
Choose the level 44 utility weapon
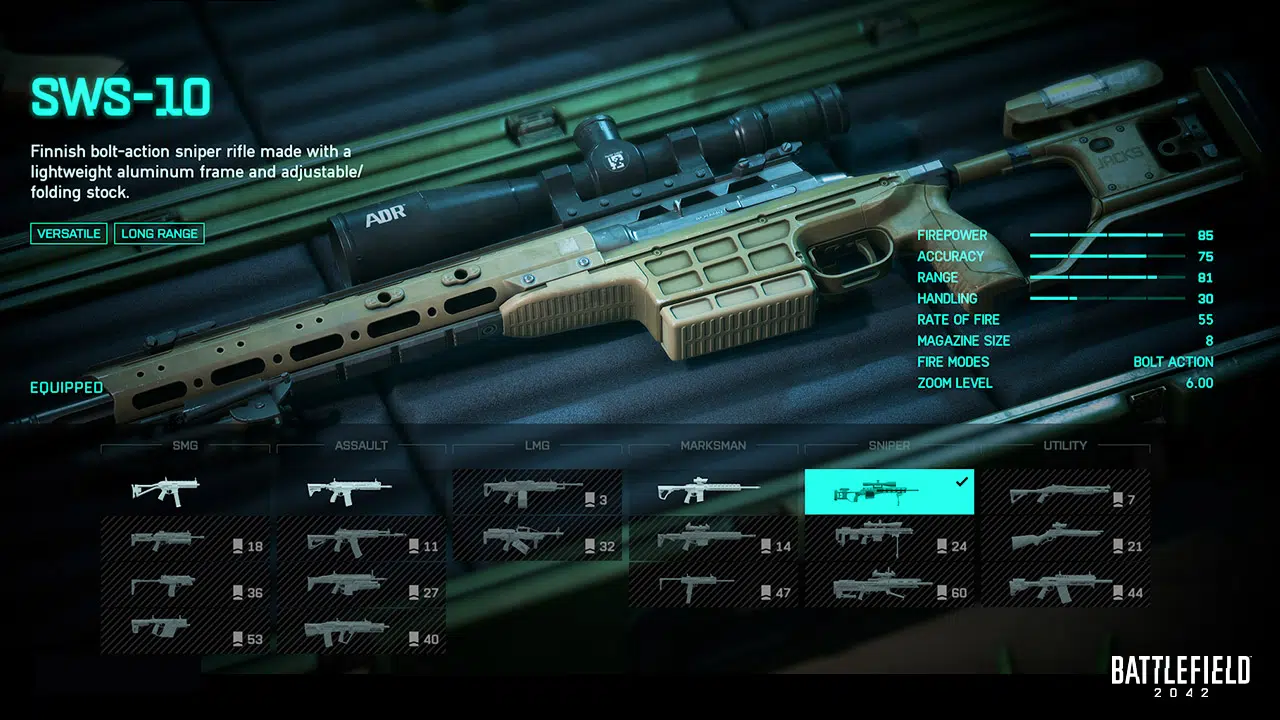coord(1065,586)
